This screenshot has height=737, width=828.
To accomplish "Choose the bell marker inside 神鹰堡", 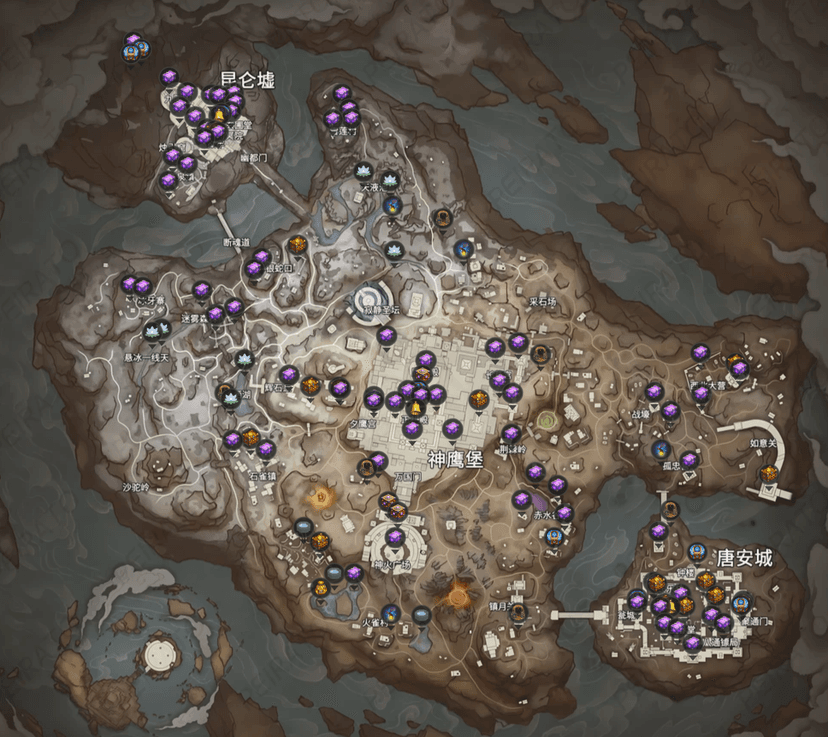I will point(413,409).
